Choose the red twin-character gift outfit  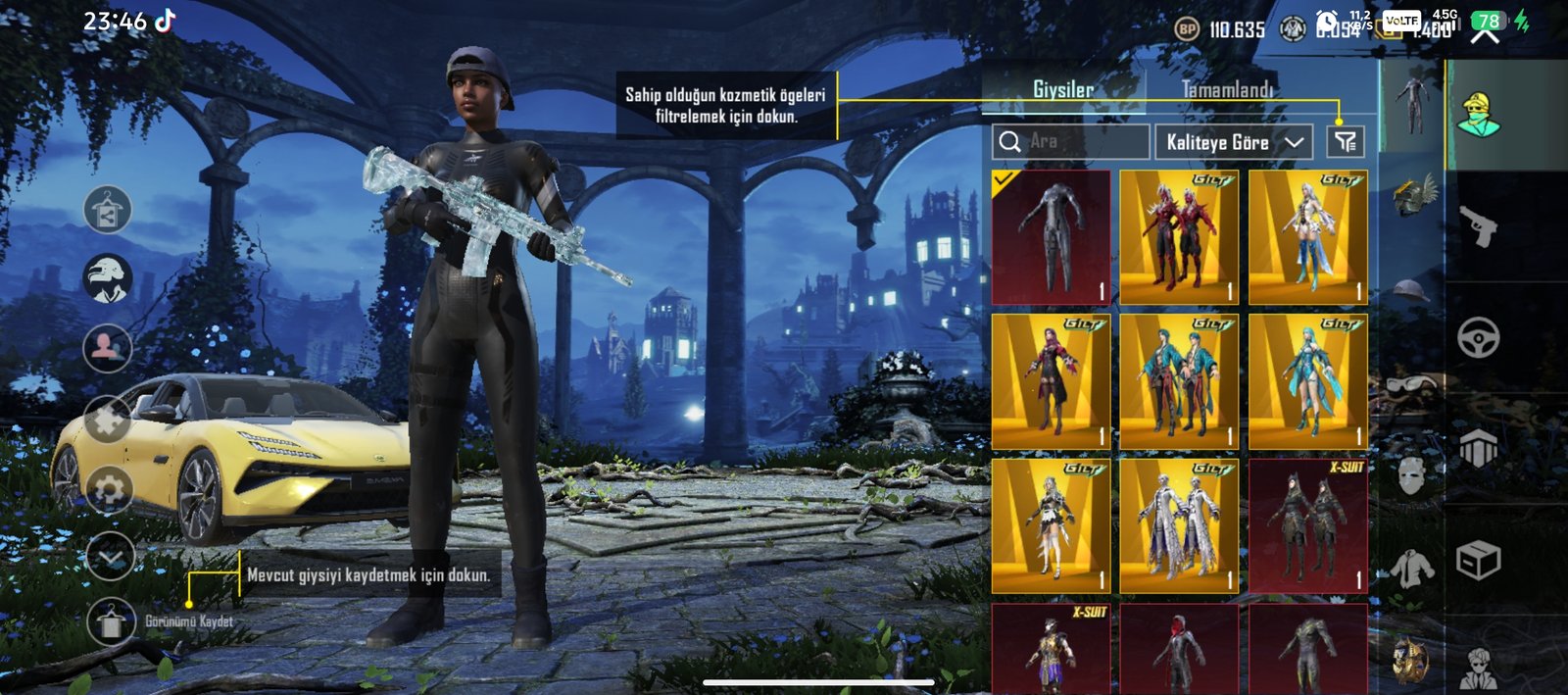tap(1179, 237)
